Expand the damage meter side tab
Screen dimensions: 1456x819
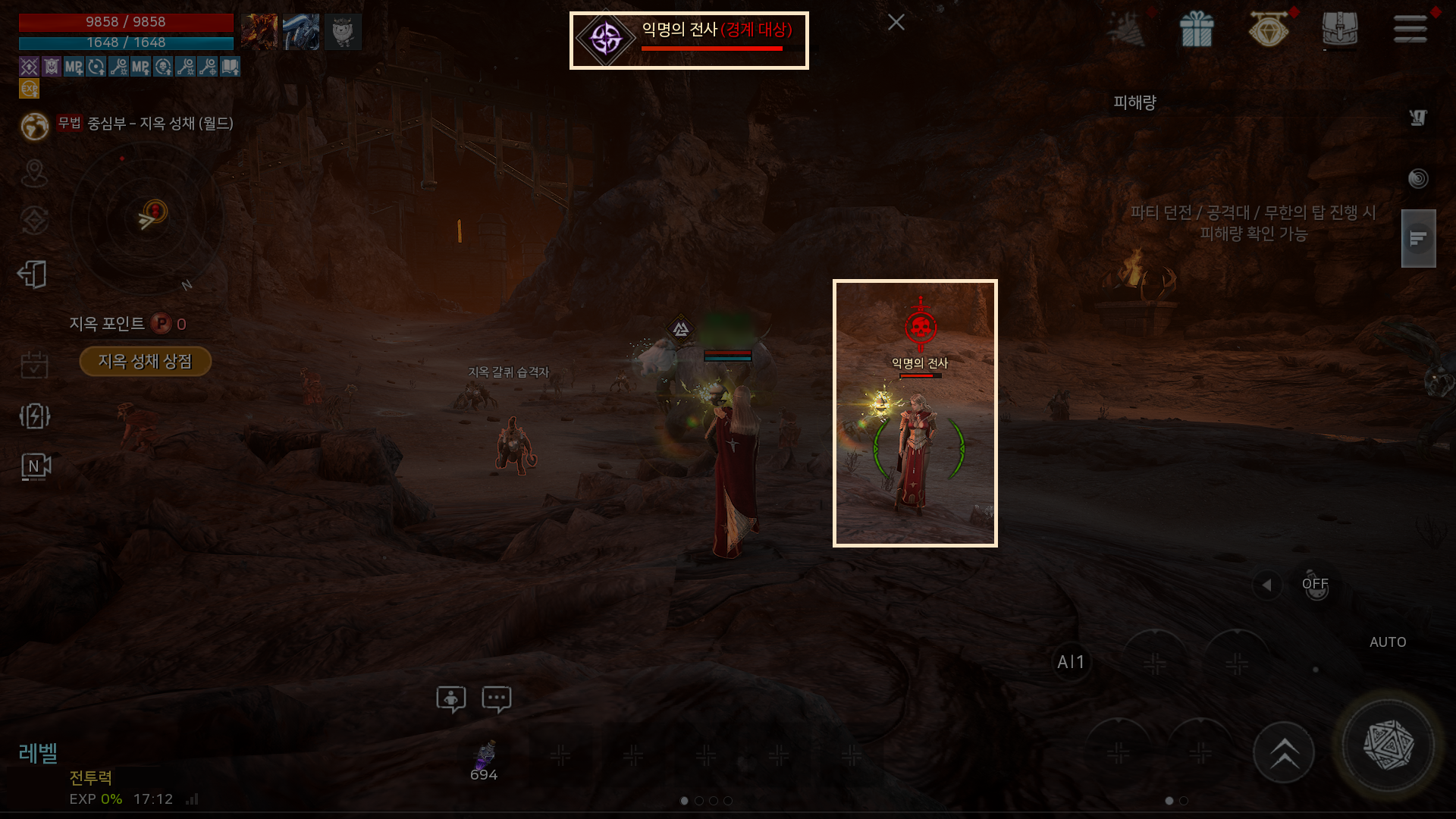(1418, 239)
